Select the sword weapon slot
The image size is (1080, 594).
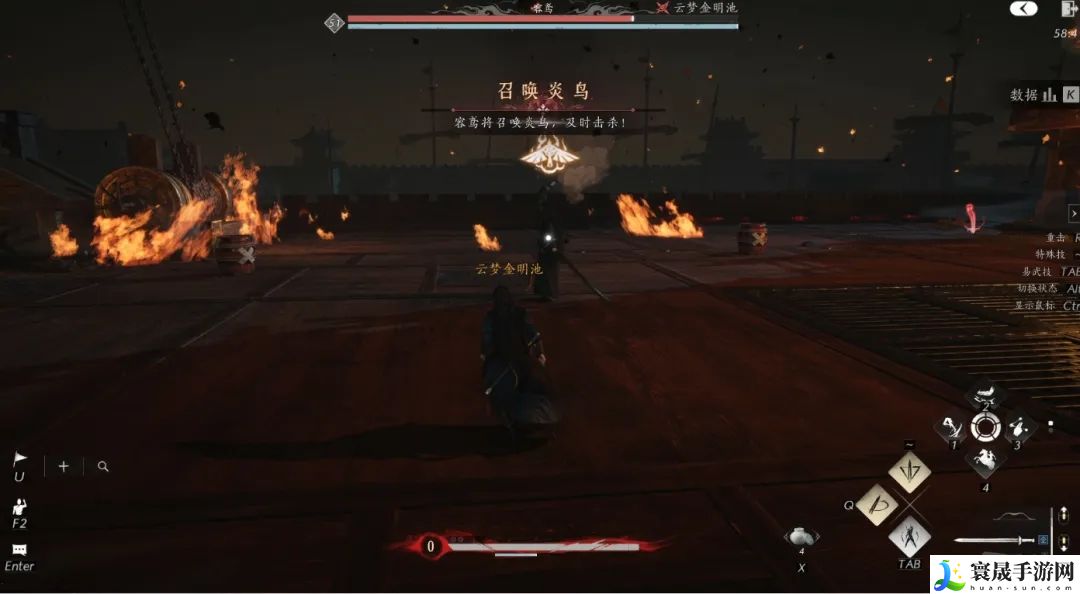(x=993, y=540)
